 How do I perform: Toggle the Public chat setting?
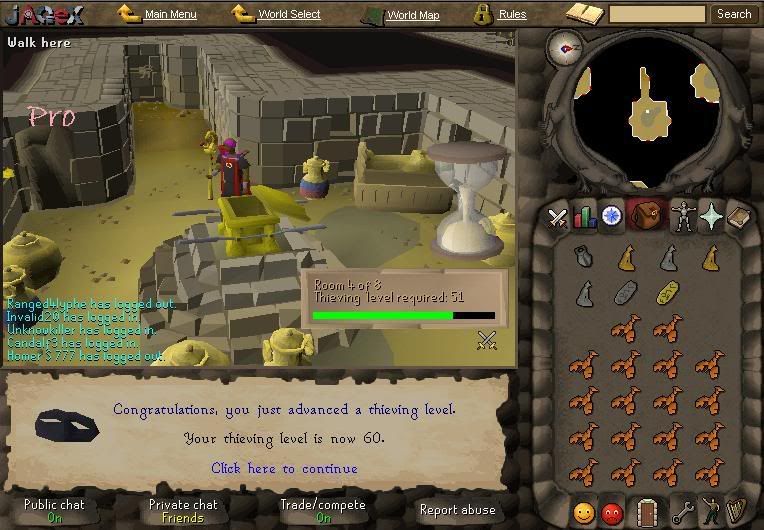click(x=54, y=511)
